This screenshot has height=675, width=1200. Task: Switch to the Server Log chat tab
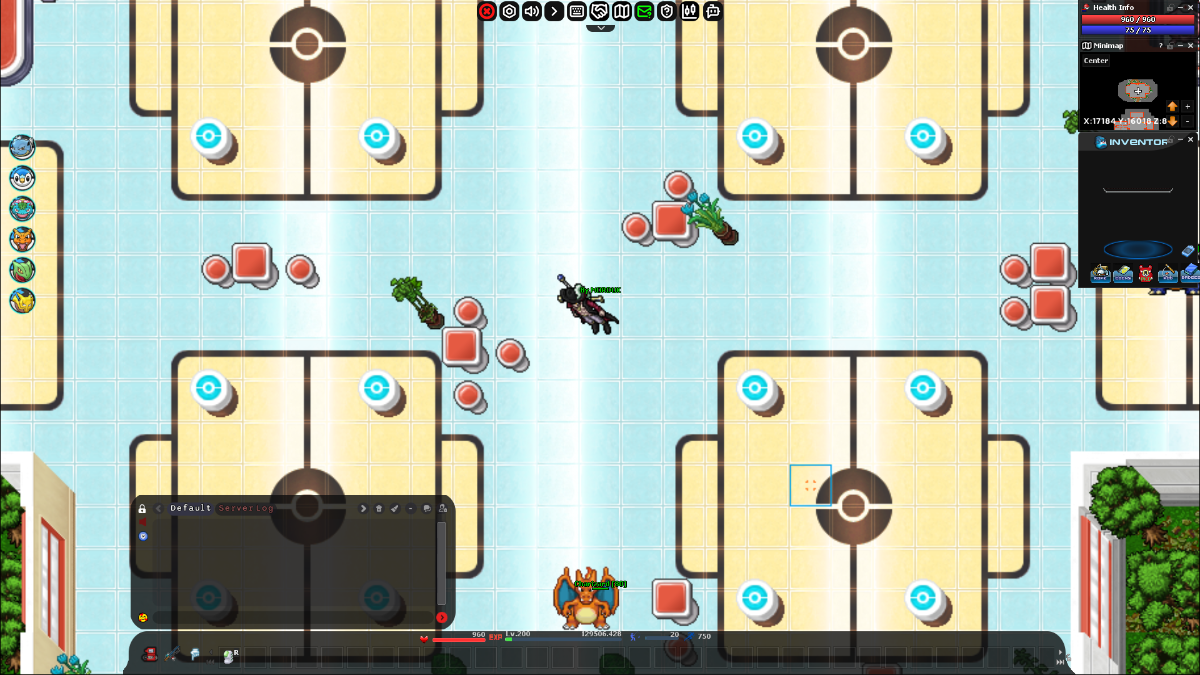pyautogui.click(x=246, y=508)
